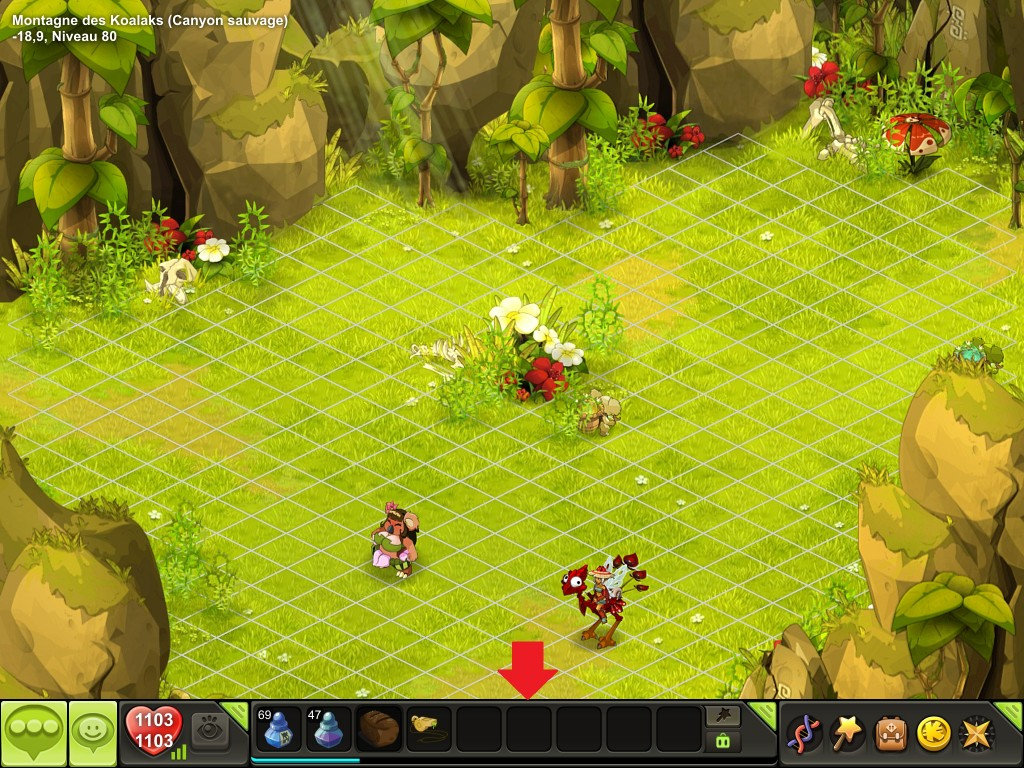The height and width of the screenshot is (768, 1024).
Task: Switch hotbar to spells with wand tab
Action: pos(722,715)
